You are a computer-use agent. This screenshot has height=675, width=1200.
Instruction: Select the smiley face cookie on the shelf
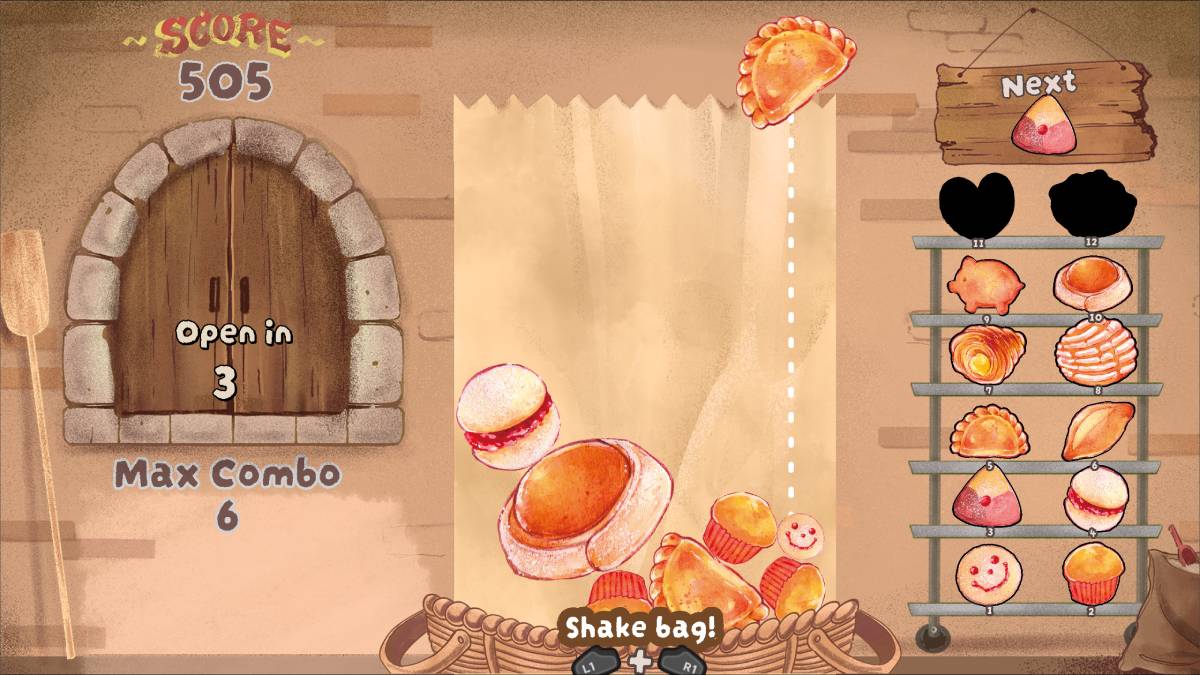point(988,574)
